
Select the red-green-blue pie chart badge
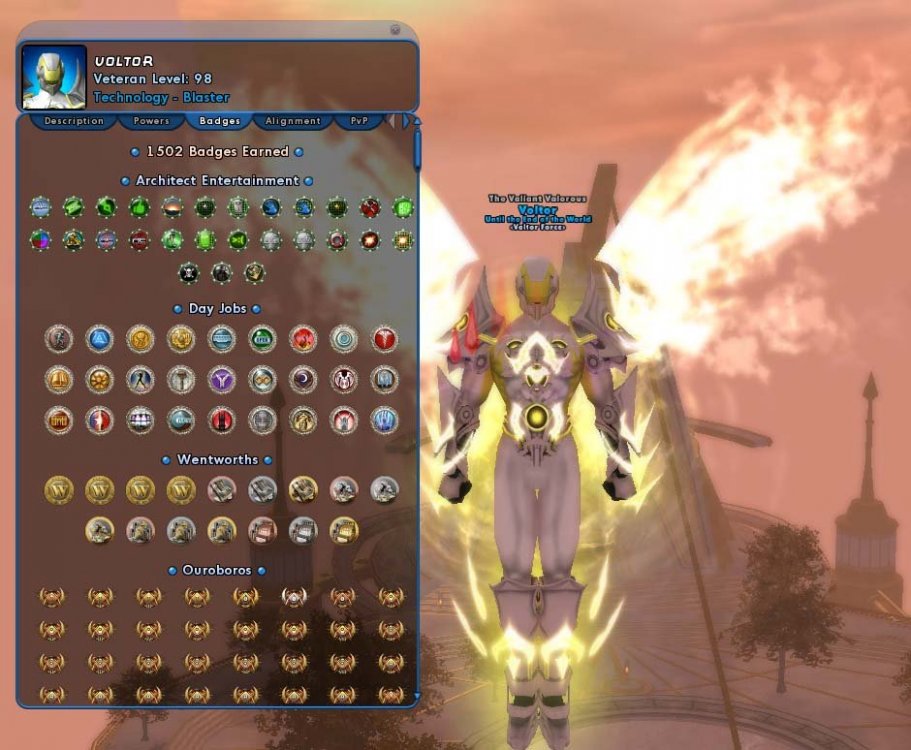click(x=40, y=240)
